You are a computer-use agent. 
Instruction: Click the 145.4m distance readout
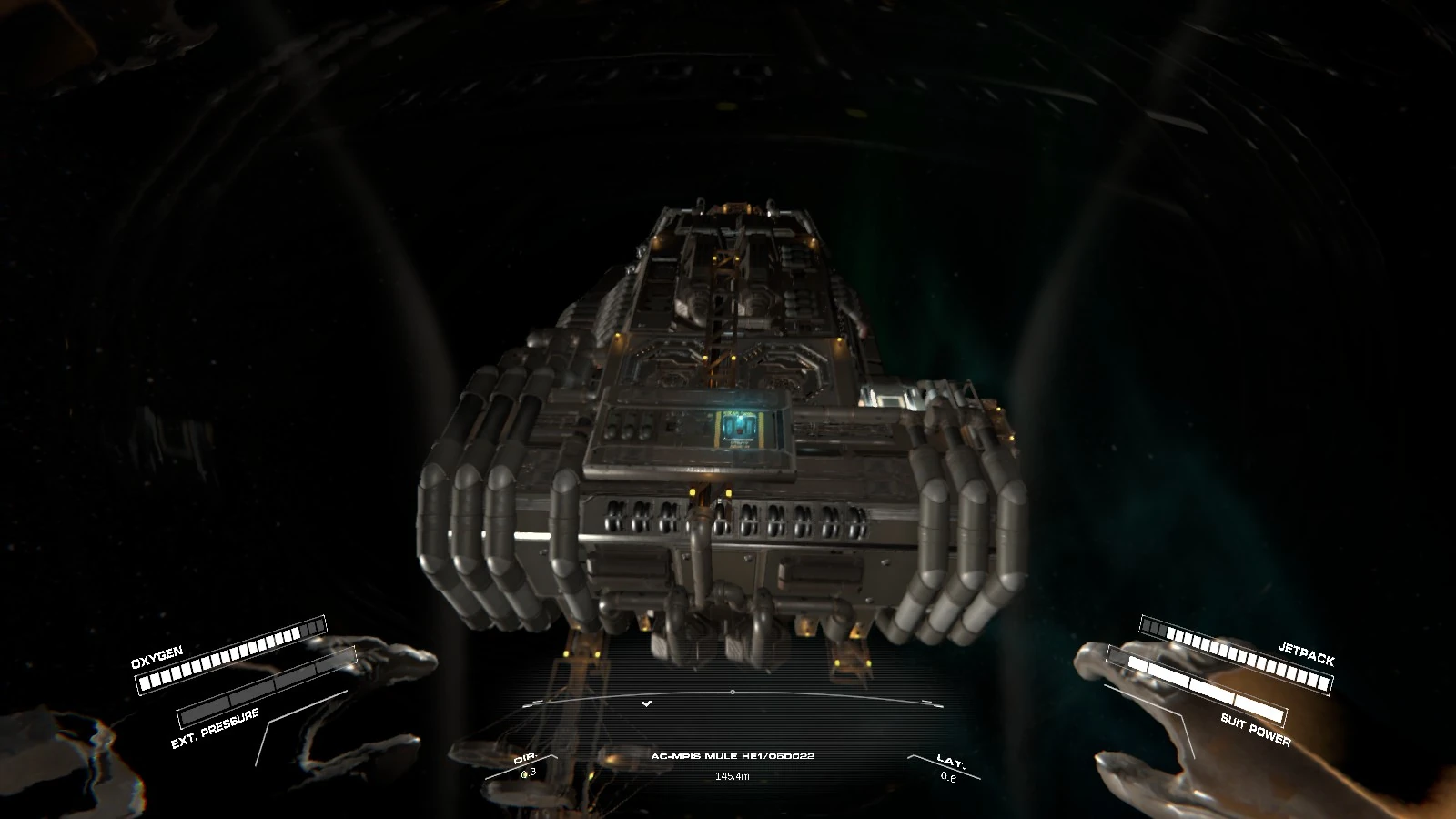pos(733,778)
